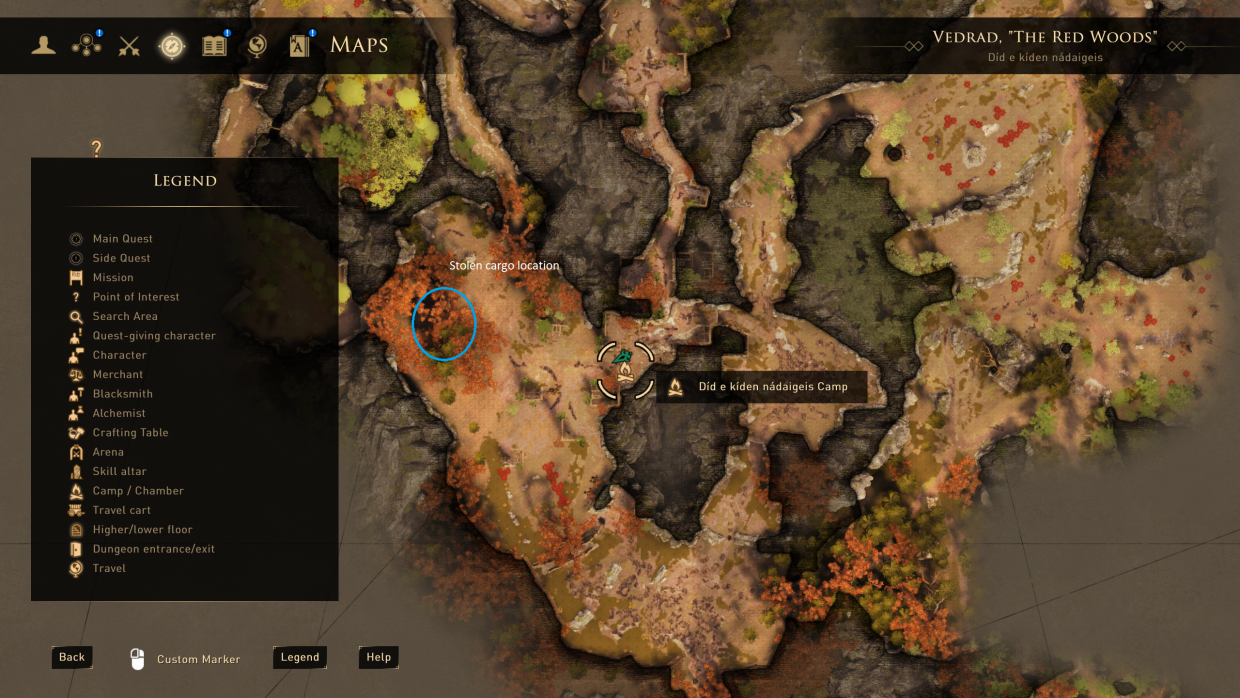Click the blue circled search area marker

pos(444,323)
